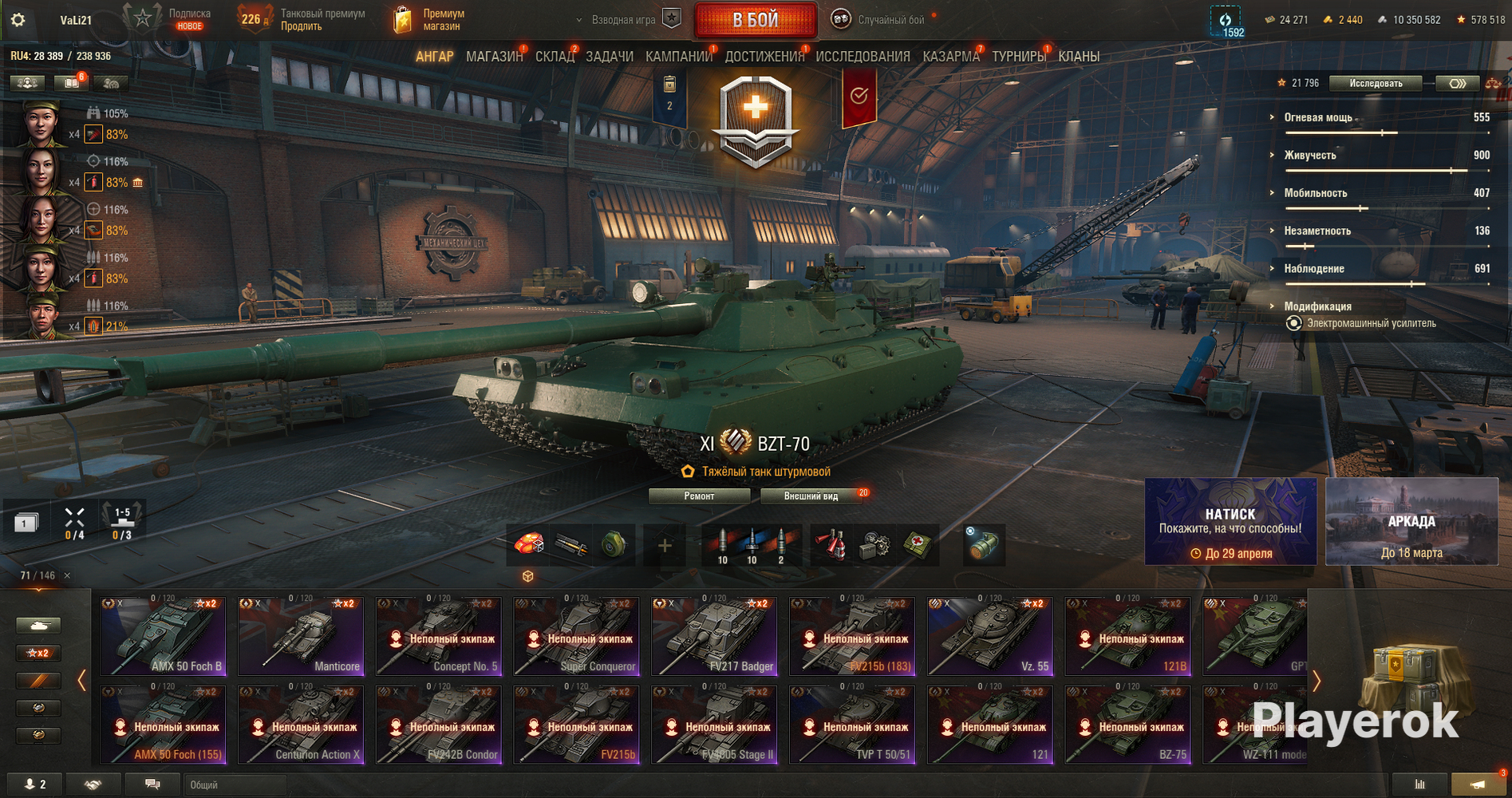
Task: Start the battle with В БОЙ button
Action: [756, 20]
